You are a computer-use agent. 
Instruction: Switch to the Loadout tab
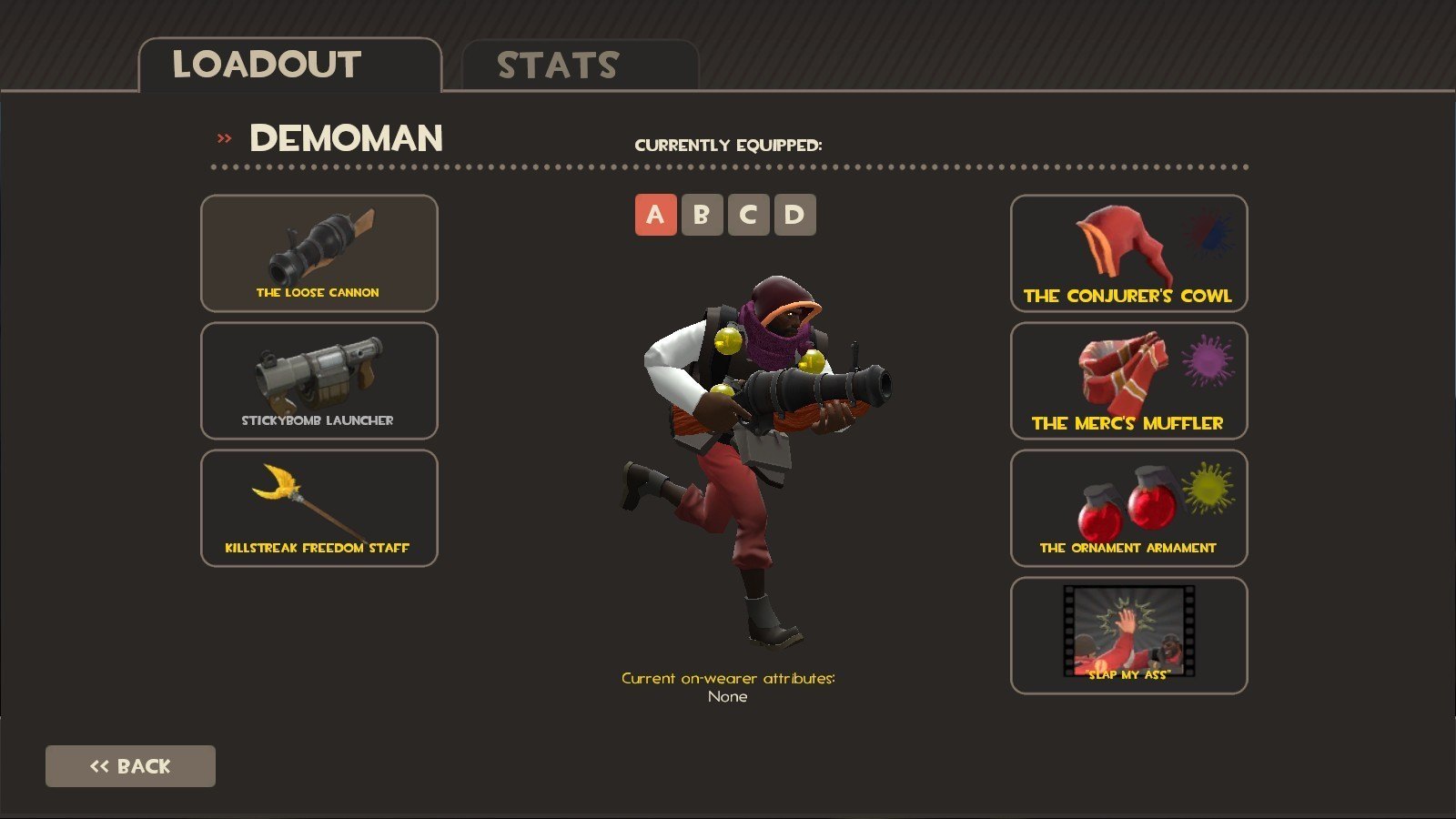(289, 66)
